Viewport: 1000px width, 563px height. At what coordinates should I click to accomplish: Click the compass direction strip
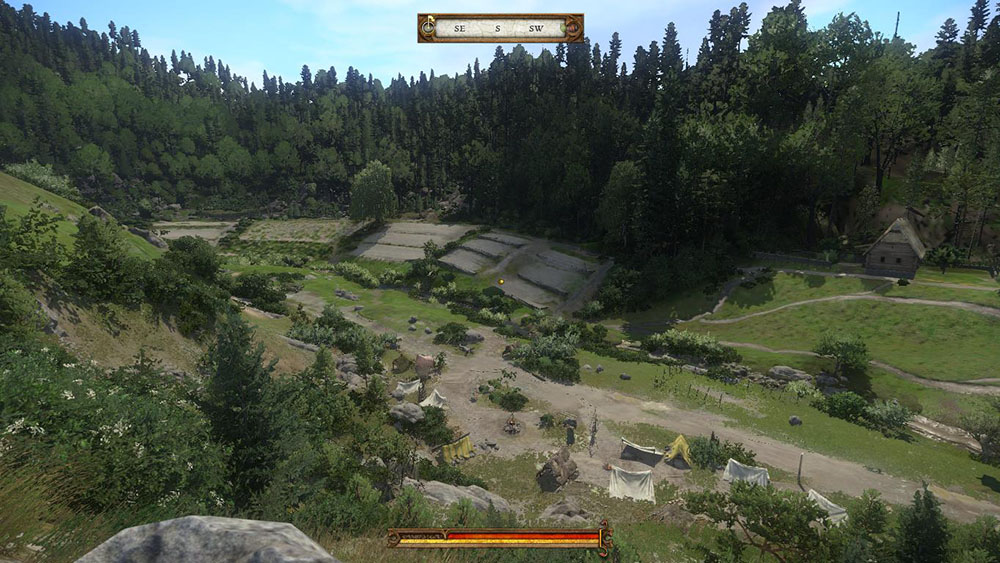coord(500,28)
